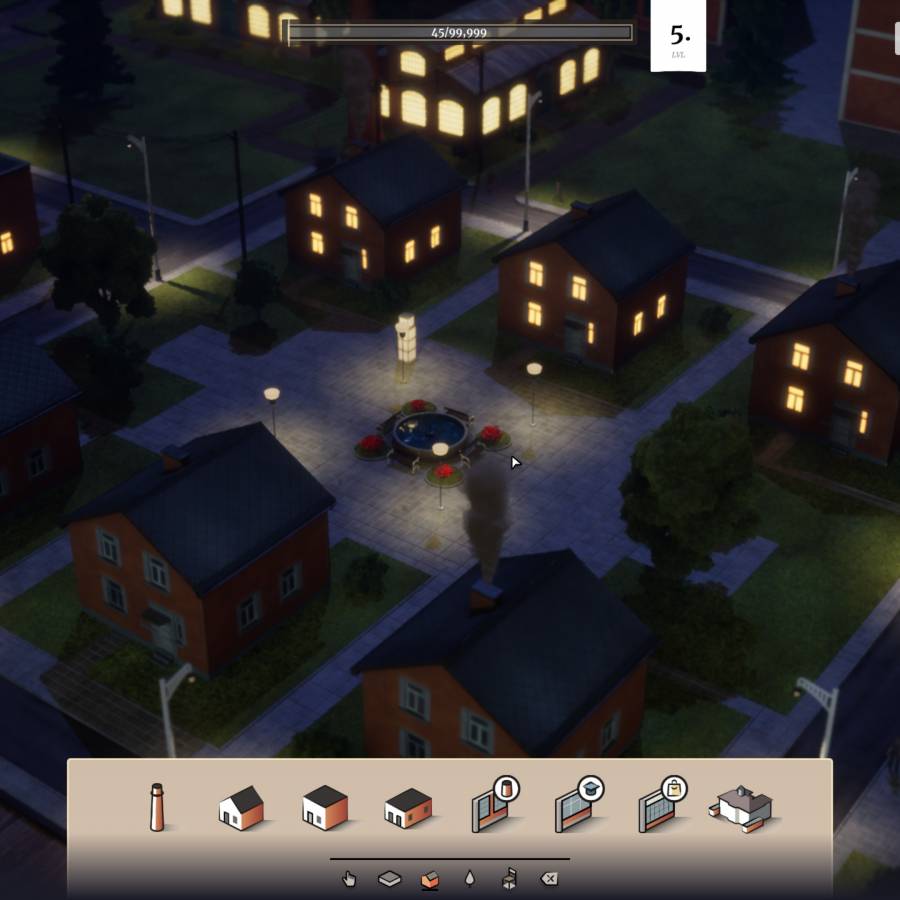Screen dimensions: 900x900
Task: Activate the delete eraser tool
Action: [549, 879]
